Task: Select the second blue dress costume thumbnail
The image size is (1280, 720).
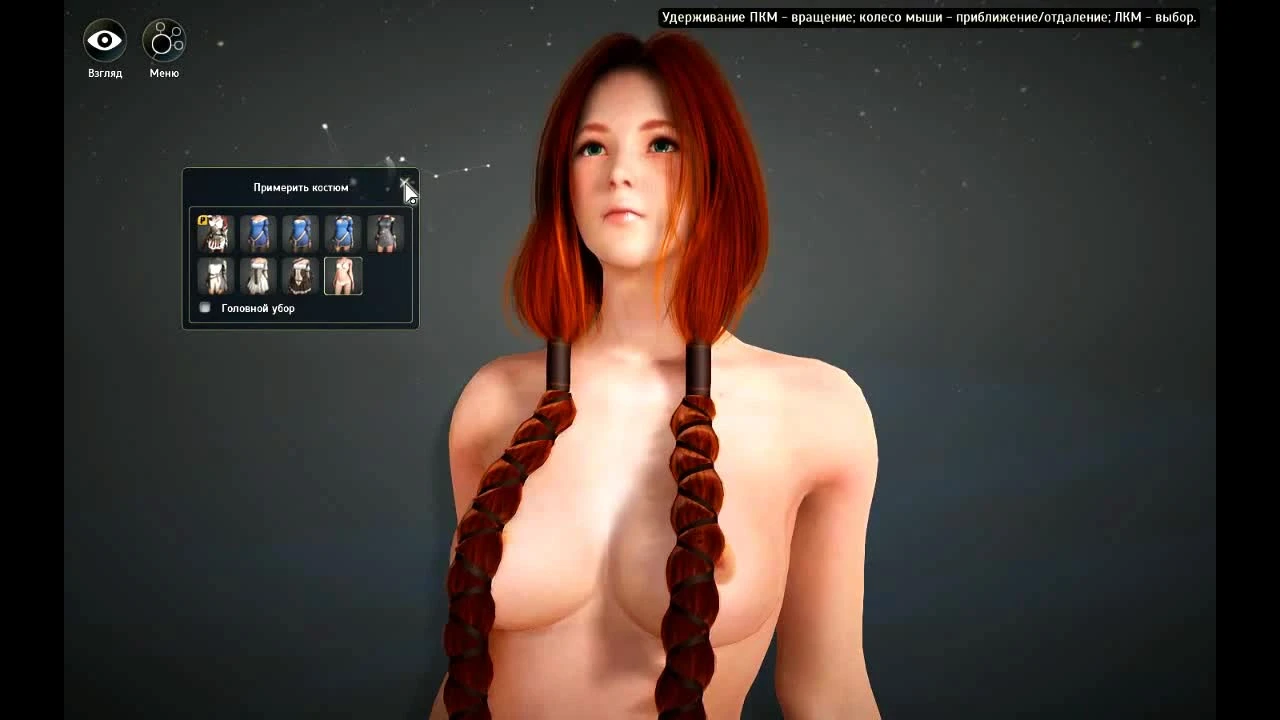Action: [x=301, y=232]
